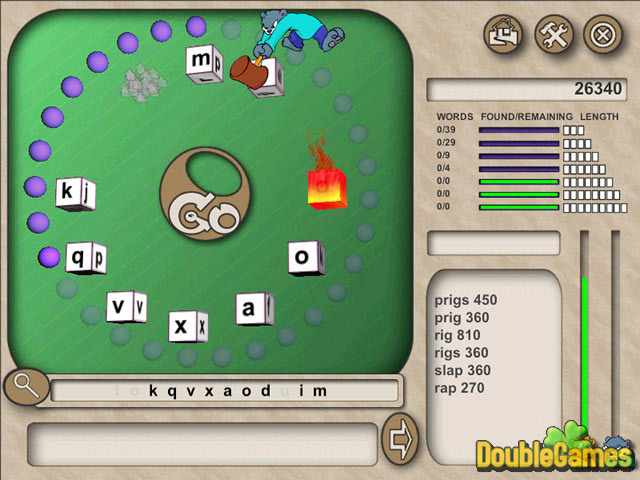Screen dimensions: 640x480
Task: Click the empty word entry box
Action: [x=202, y=440]
